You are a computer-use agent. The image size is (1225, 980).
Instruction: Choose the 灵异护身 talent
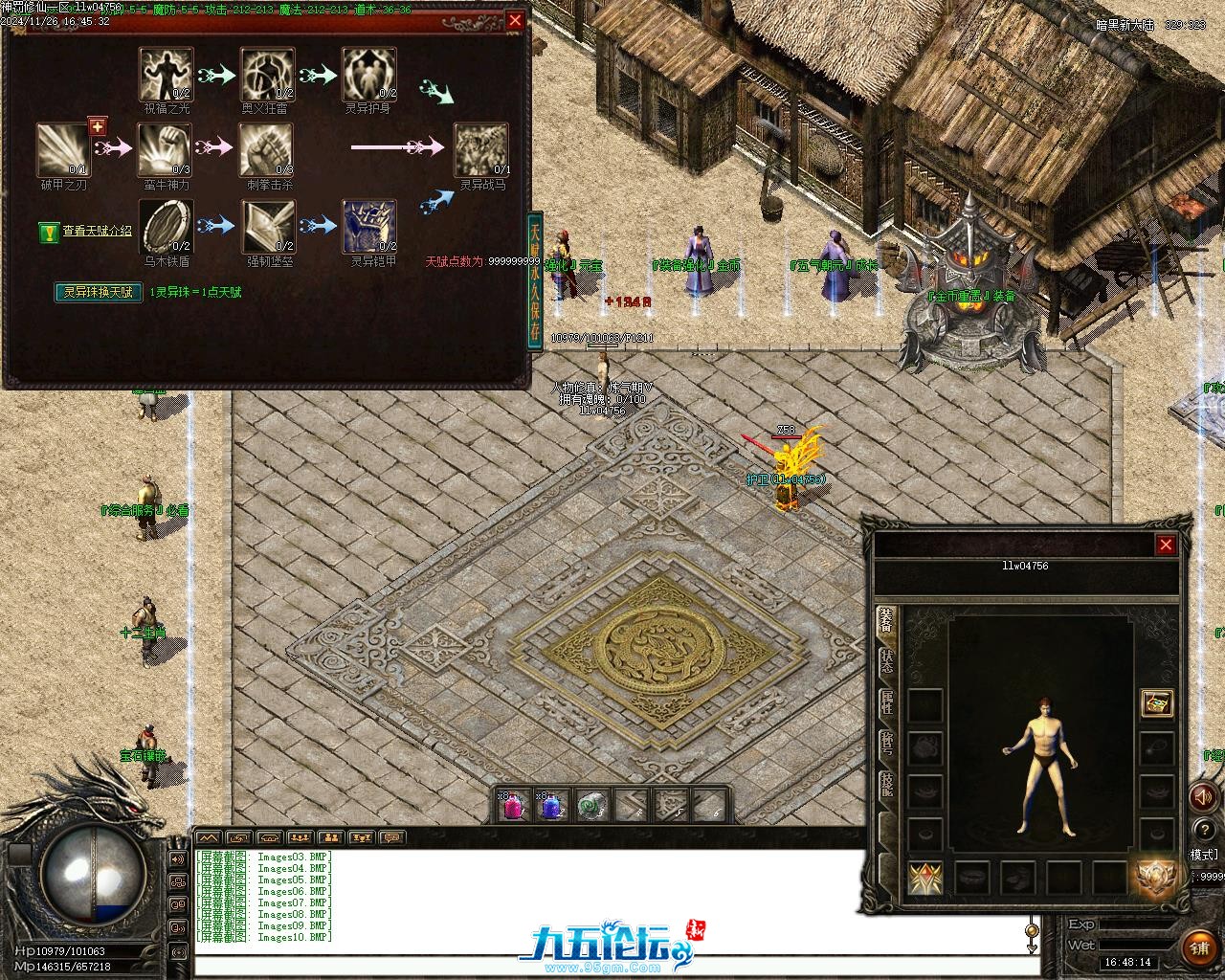click(x=369, y=74)
